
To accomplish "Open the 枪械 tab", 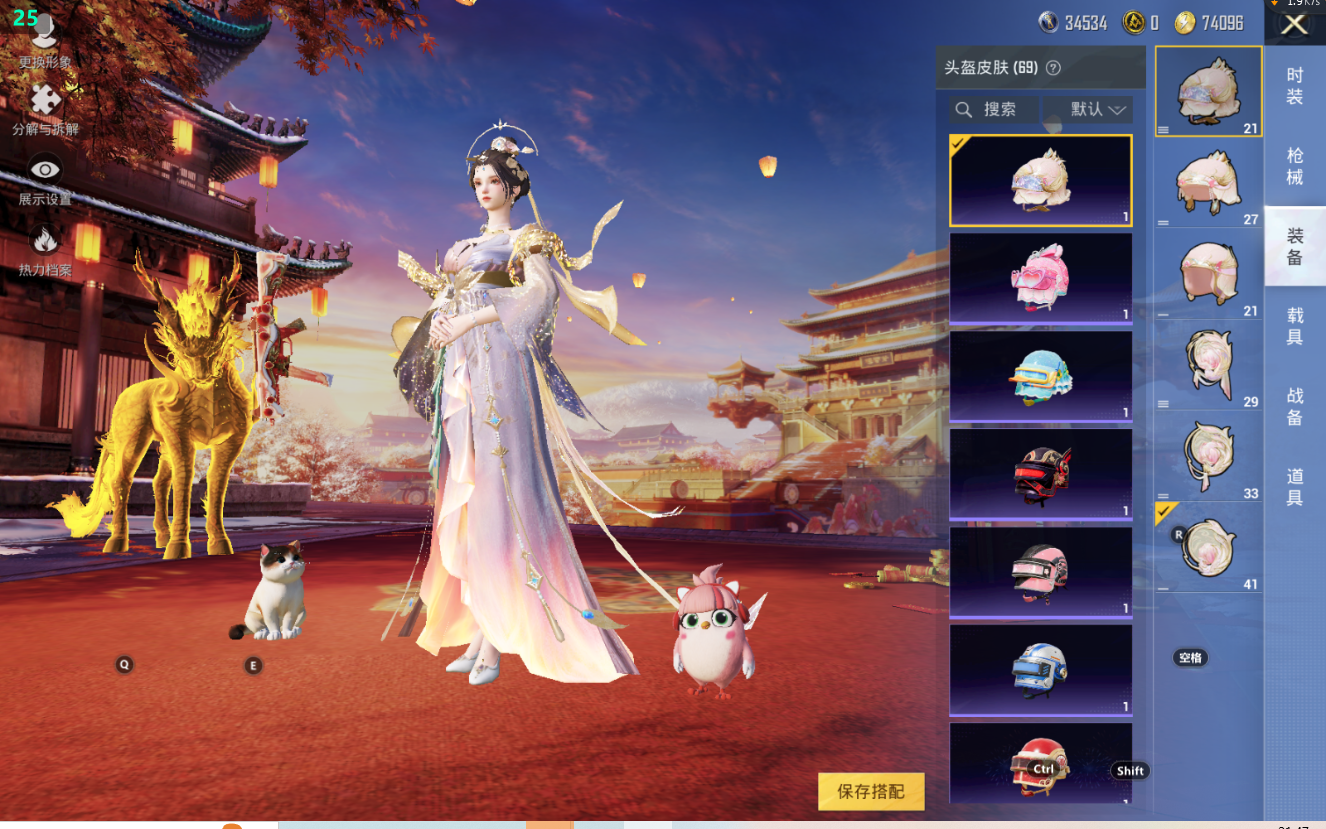I will point(1294,166).
